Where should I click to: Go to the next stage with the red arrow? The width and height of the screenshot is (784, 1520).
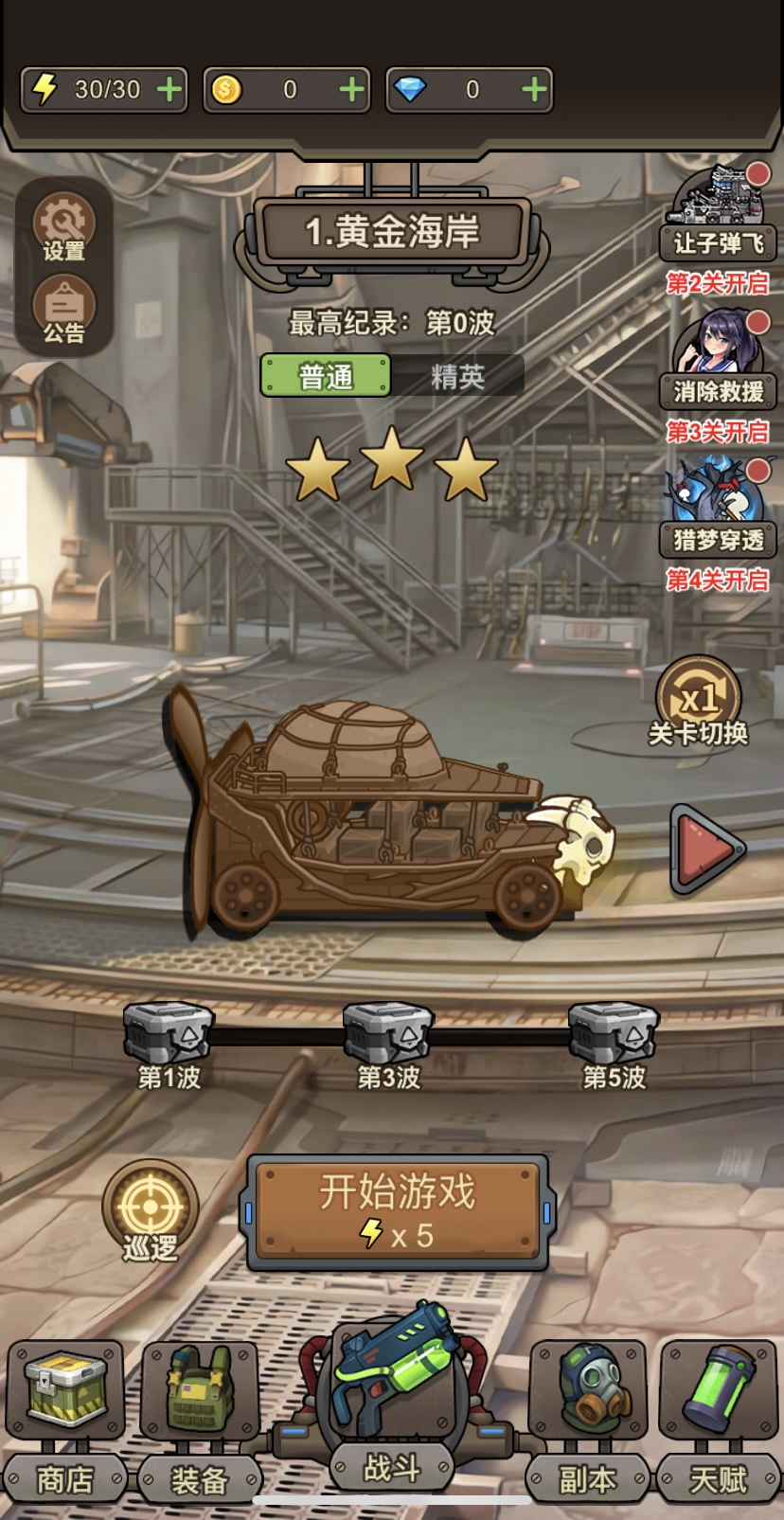point(705,848)
